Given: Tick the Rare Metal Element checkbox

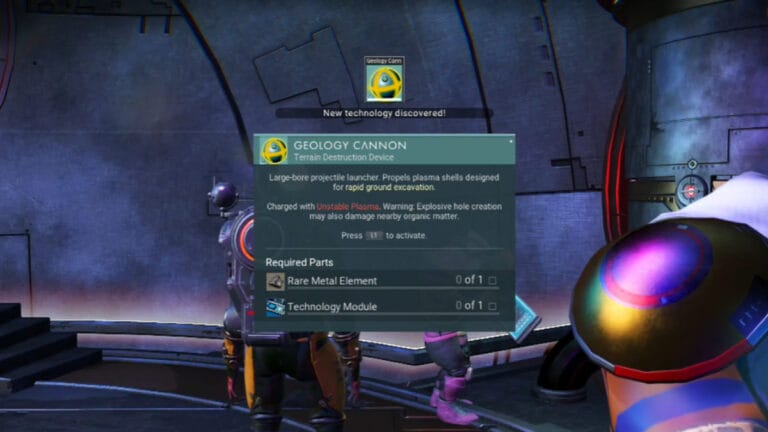Looking at the screenshot, I should pos(492,281).
